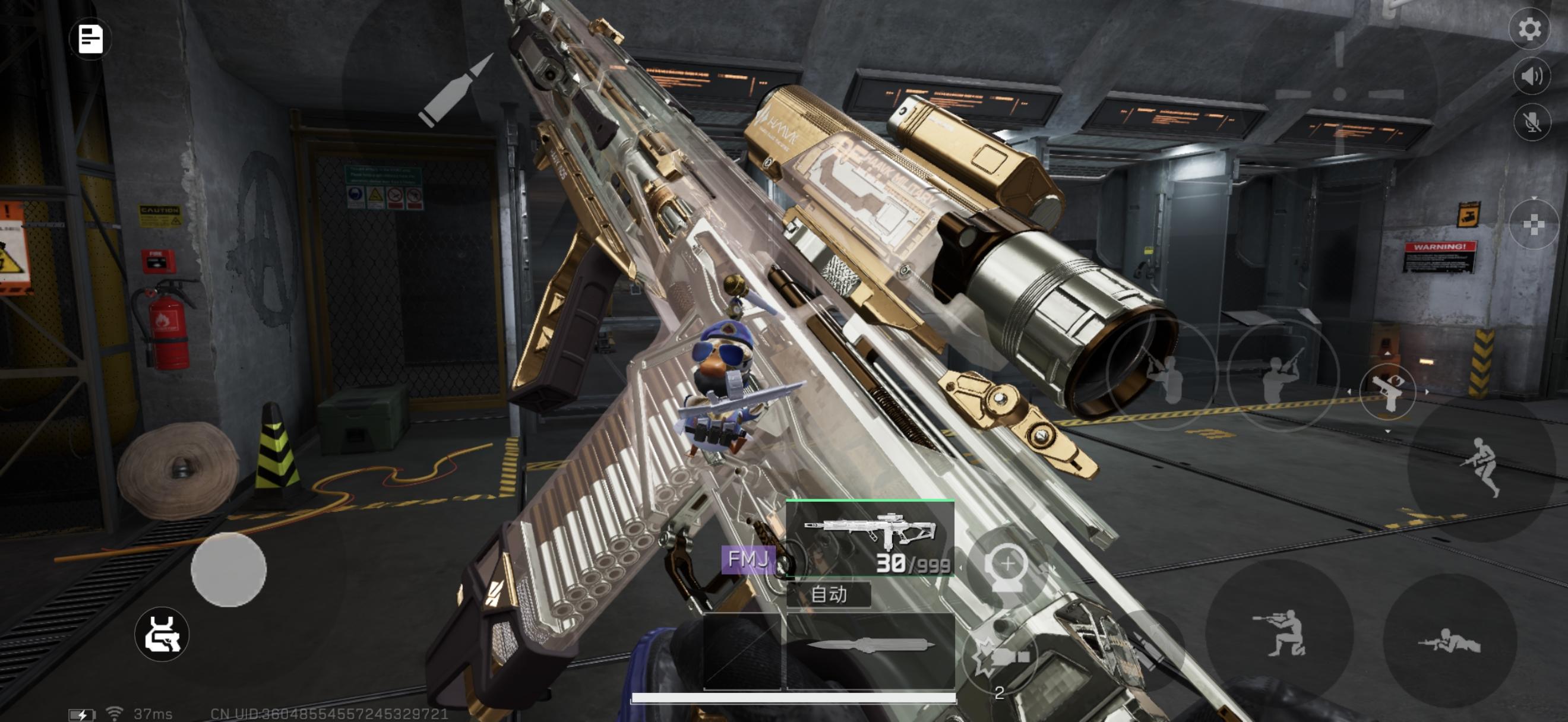
Task: Toggle the speaker sound icon
Action: point(1531,76)
